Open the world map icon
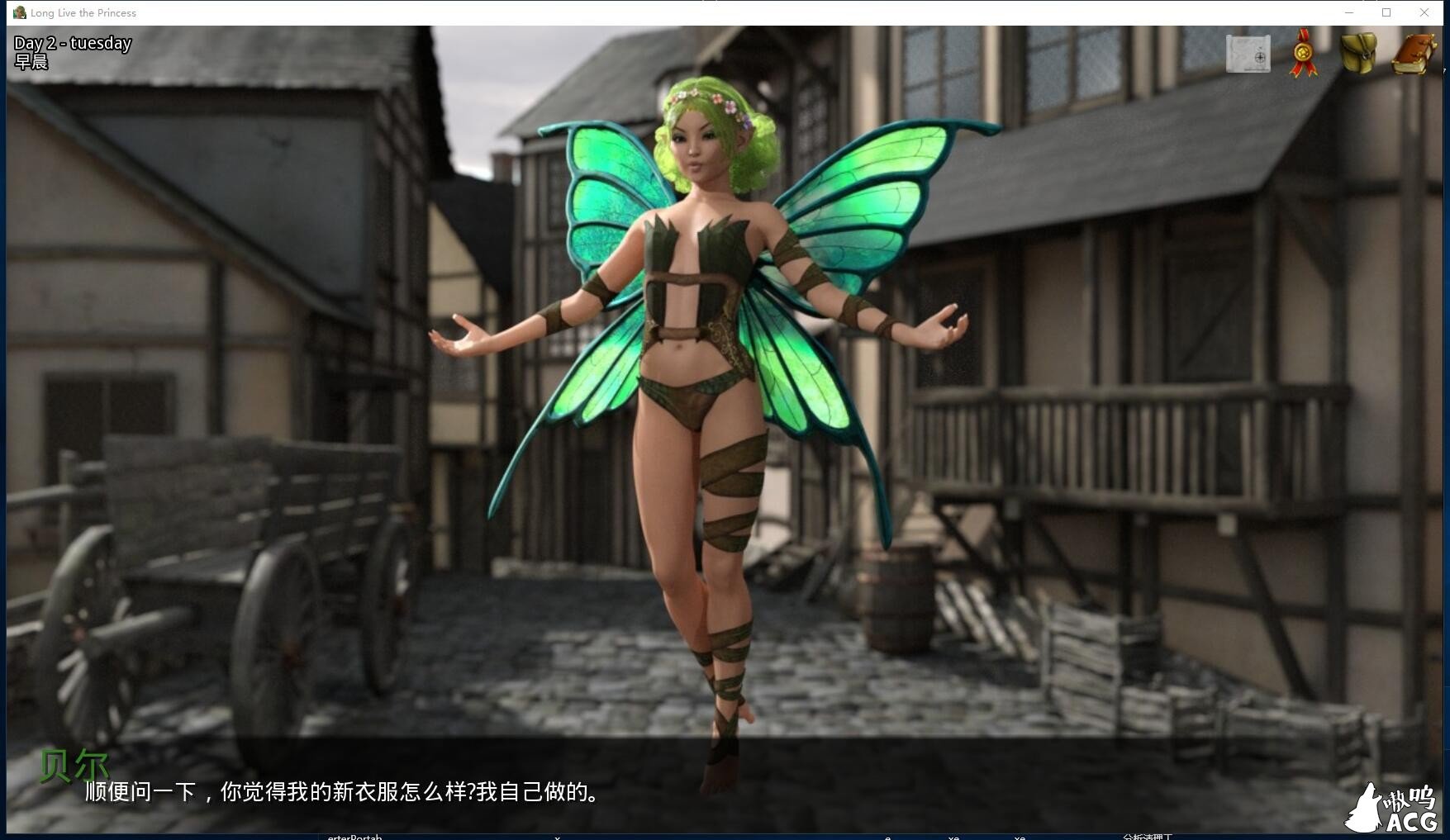Viewport: 1450px width, 840px height. tap(1248, 52)
